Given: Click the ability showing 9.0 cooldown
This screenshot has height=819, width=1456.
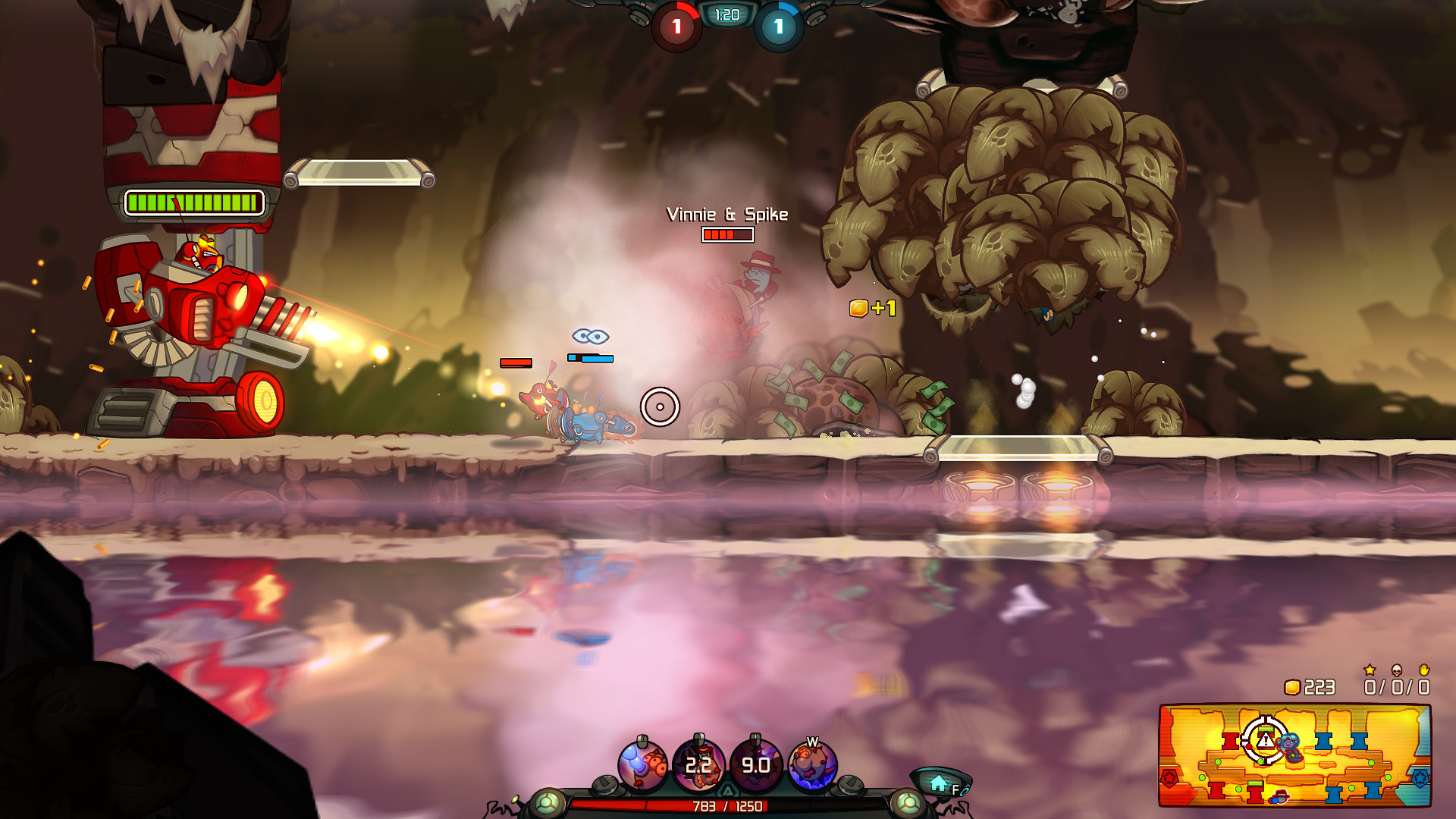Looking at the screenshot, I should 755,764.
